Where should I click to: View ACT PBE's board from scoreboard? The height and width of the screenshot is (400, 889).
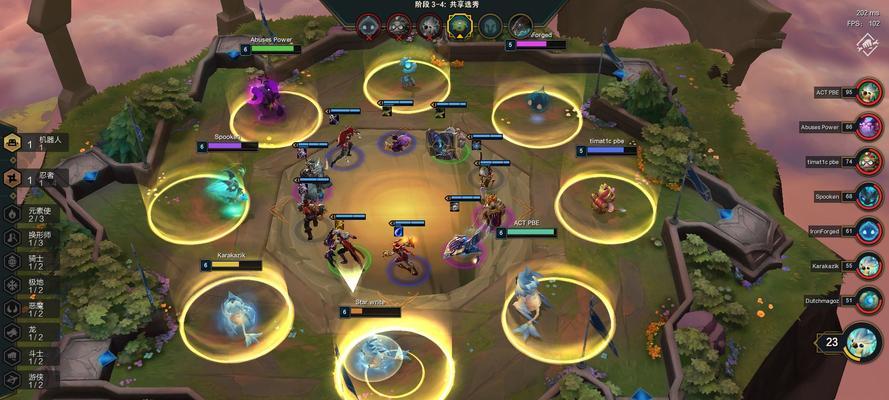coord(869,93)
